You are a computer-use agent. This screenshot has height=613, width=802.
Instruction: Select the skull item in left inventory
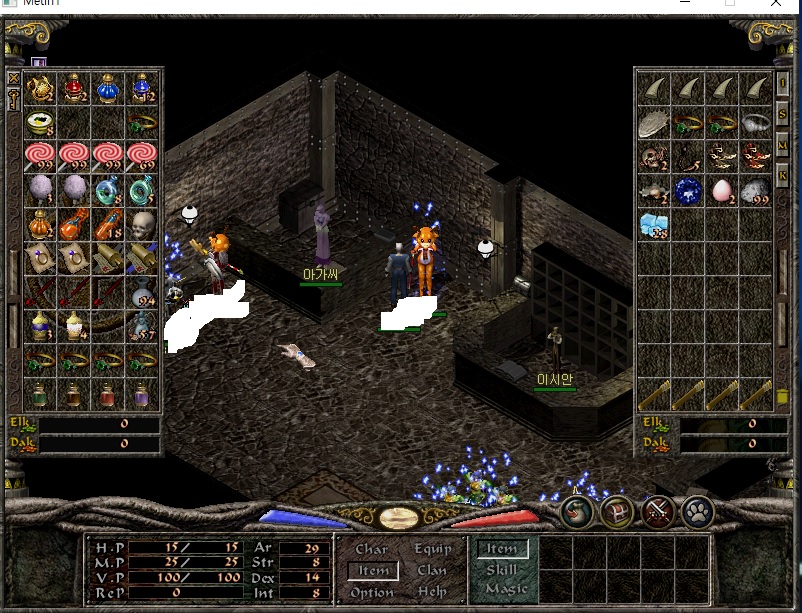pyautogui.click(x=141, y=223)
